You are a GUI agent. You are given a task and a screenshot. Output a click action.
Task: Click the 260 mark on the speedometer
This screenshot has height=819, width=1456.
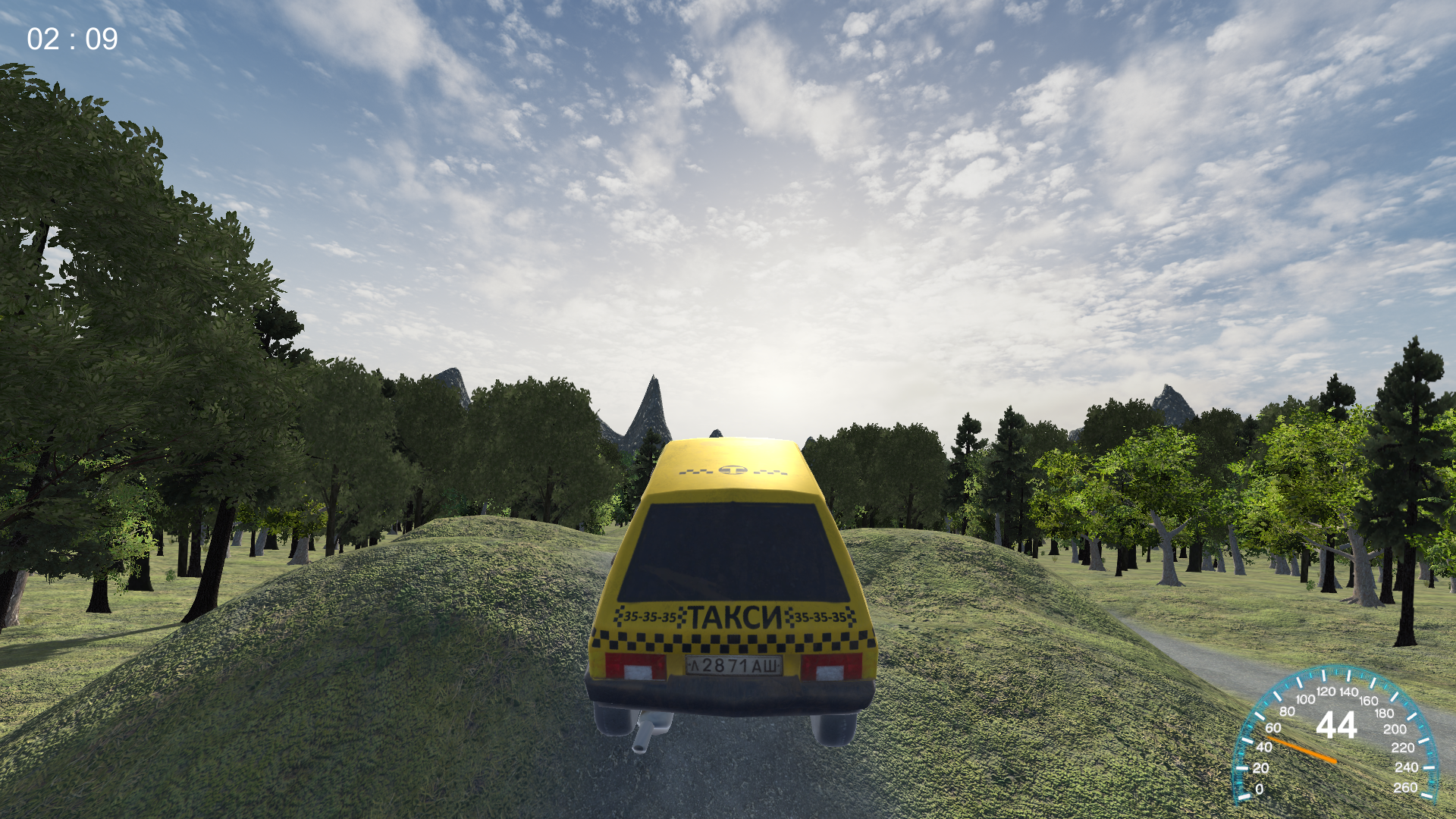(x=1406, y=787)
